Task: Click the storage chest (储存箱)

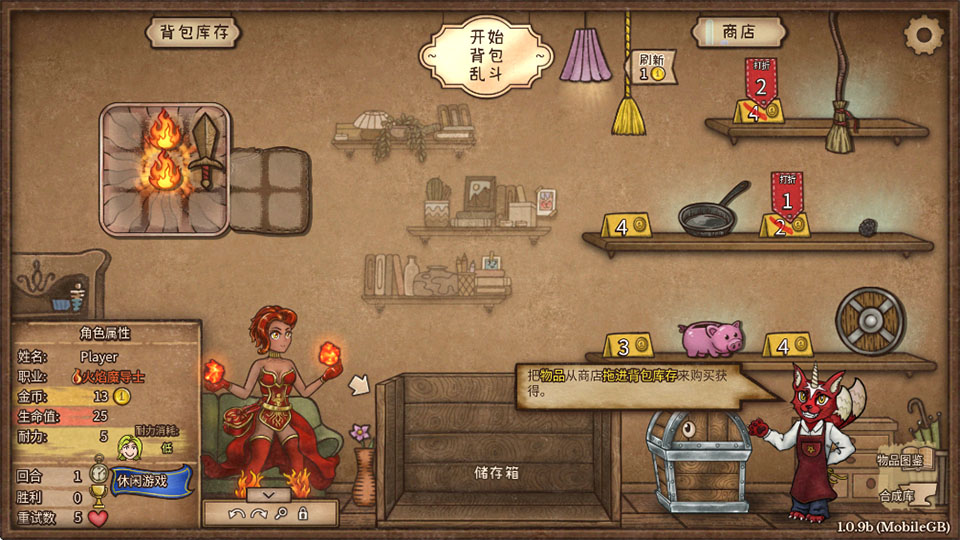Action: pos(497,450)
